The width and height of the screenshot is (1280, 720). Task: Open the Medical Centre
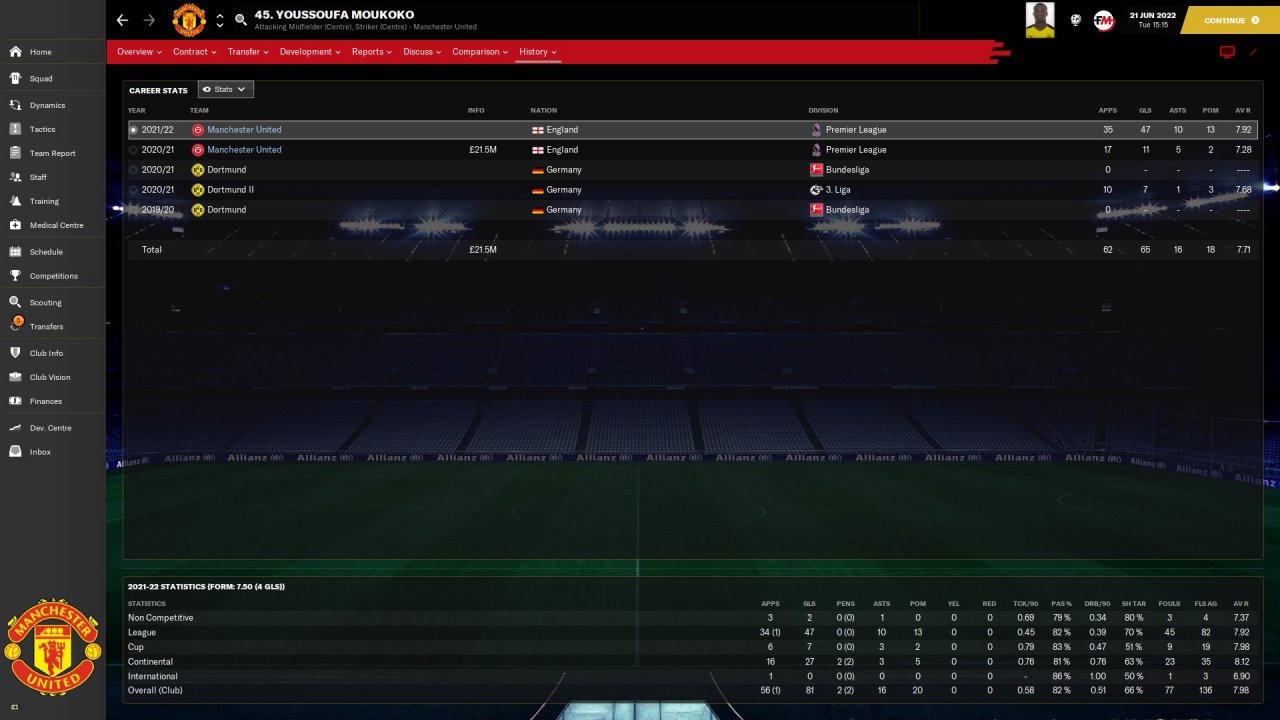click(x=56, y=225)
